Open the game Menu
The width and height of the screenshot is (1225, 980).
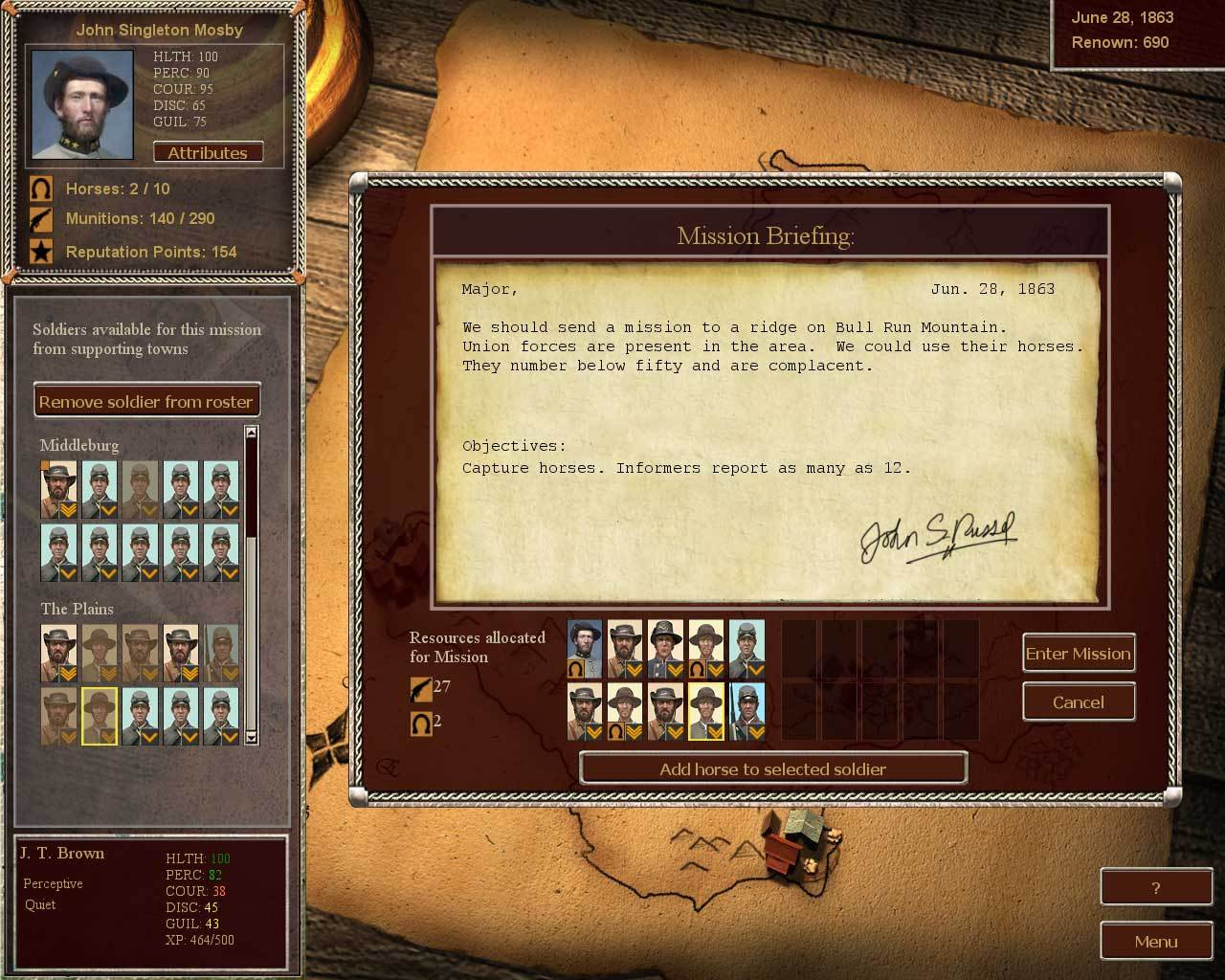[1156, 942]
